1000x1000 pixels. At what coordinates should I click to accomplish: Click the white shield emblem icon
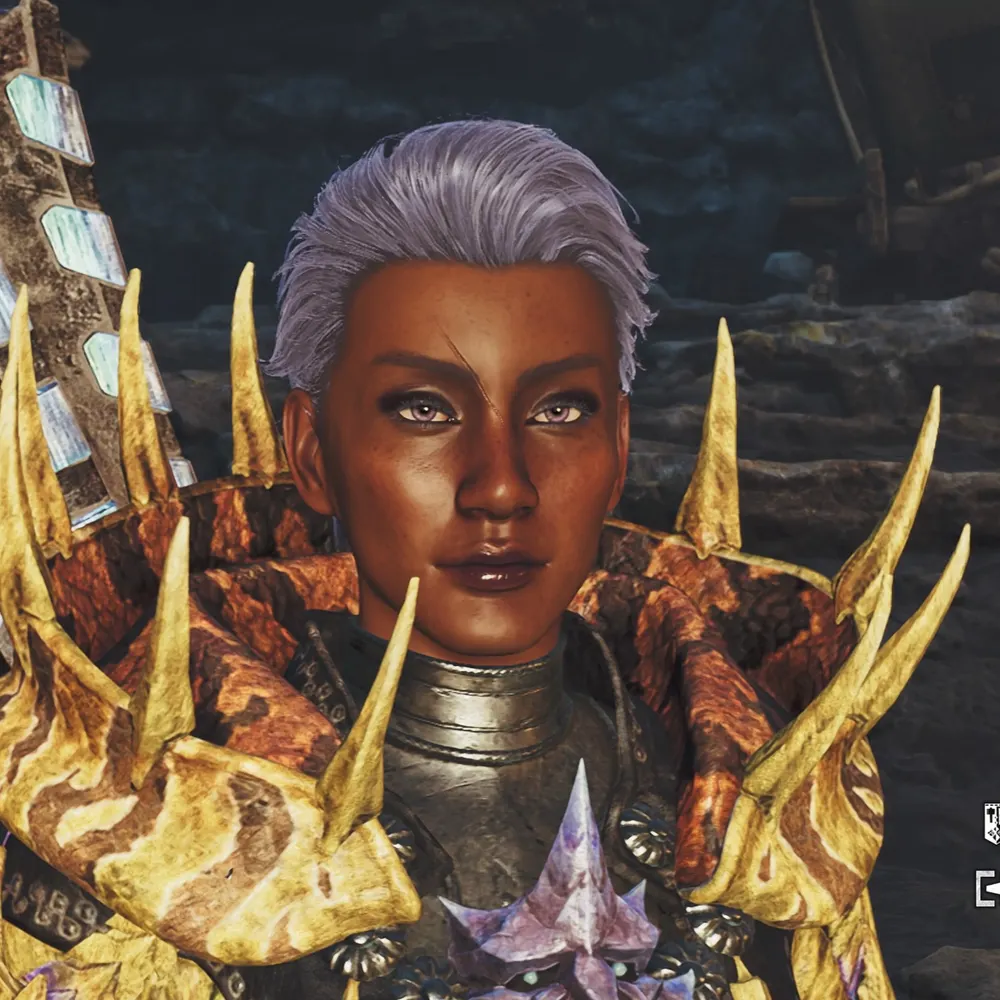[x=991, y=822]
